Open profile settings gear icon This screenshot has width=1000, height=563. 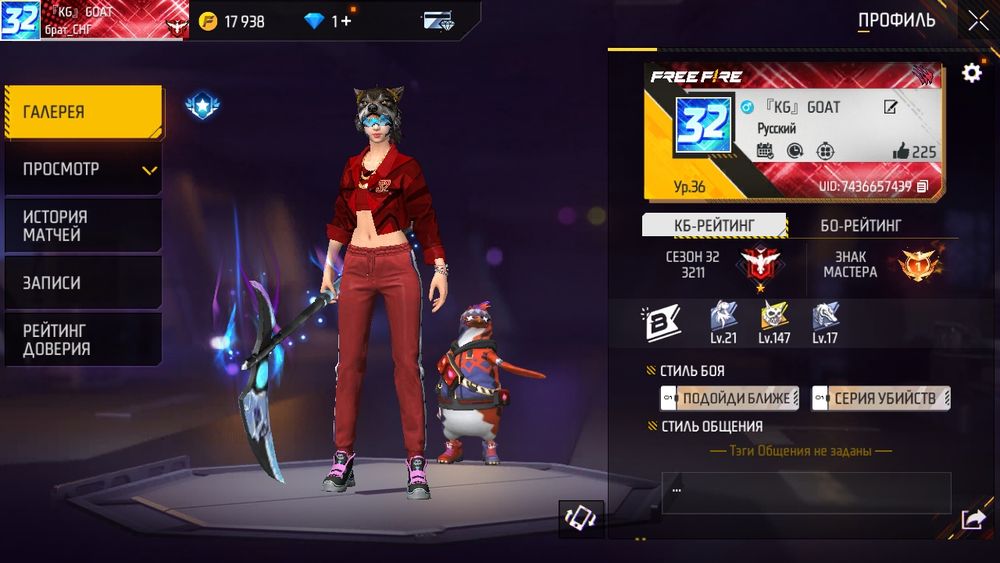[x=971, y=73]
